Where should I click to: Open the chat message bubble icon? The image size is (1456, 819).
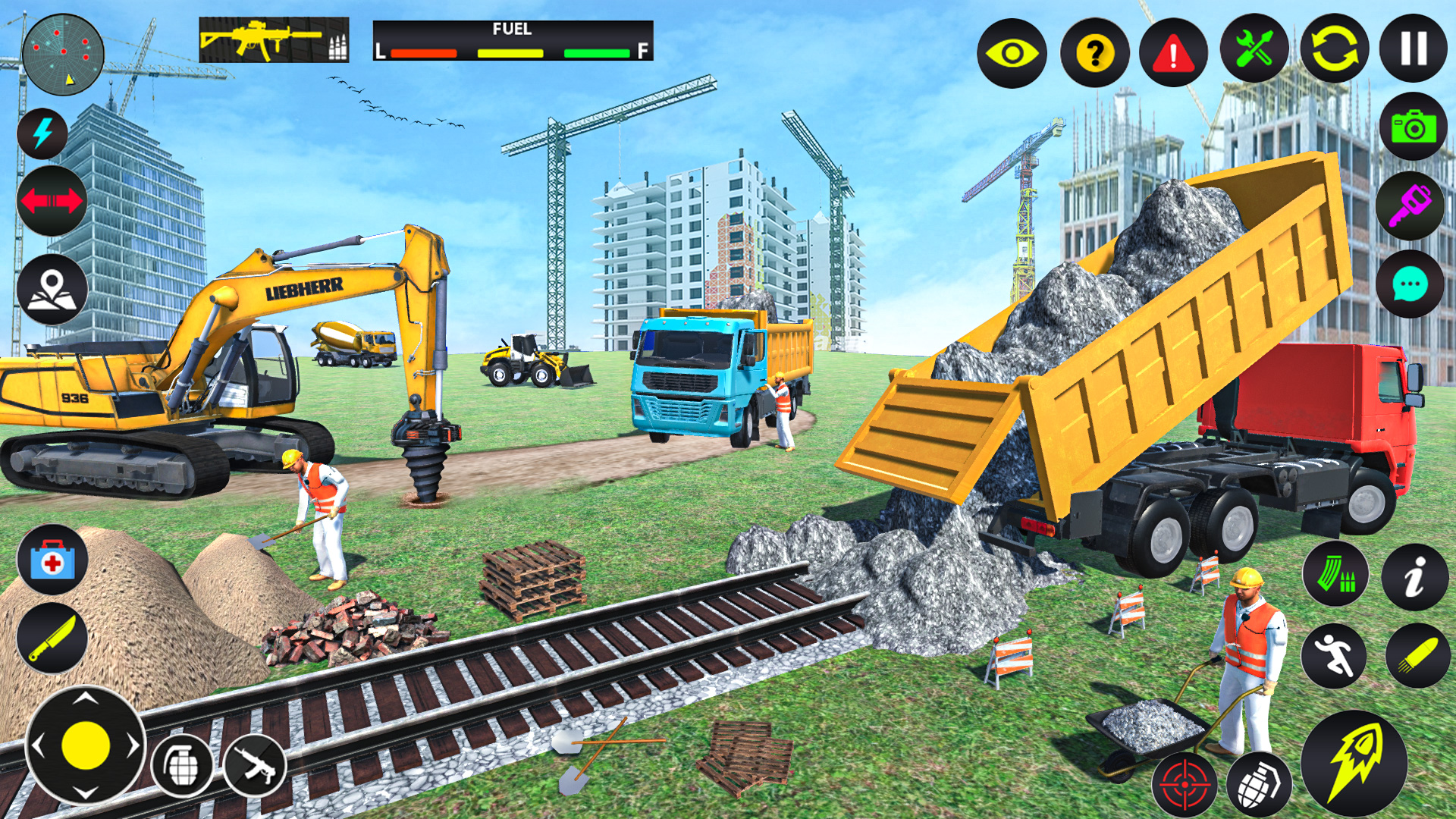pyautogui.click(x=1410, y=284)
